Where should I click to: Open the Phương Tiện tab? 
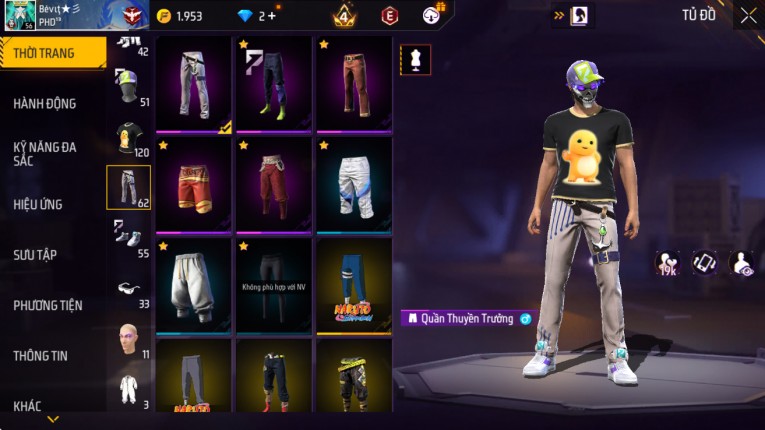[x=48, y=305]
